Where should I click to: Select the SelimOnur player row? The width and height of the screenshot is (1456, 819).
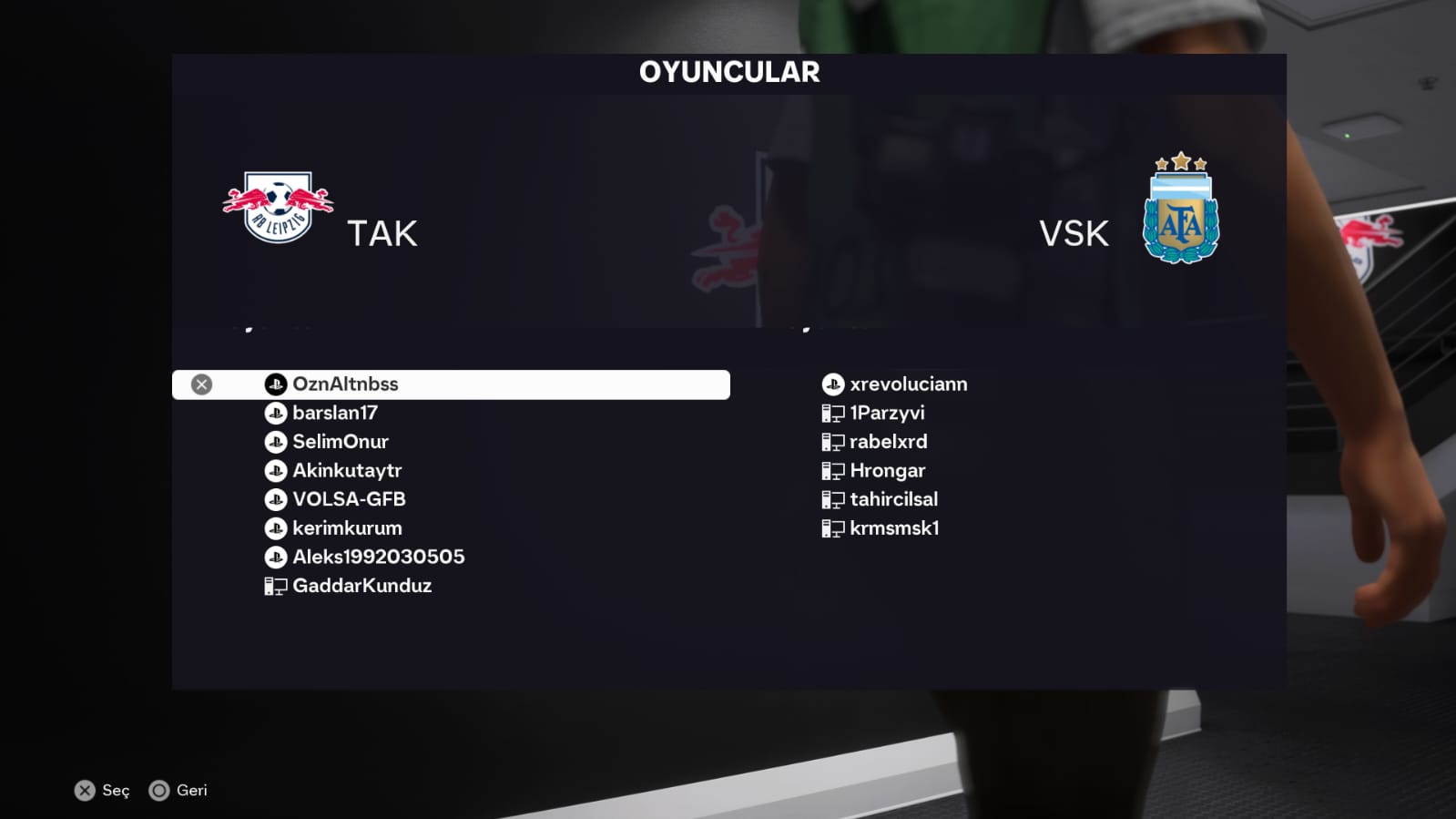click(340, 442)
